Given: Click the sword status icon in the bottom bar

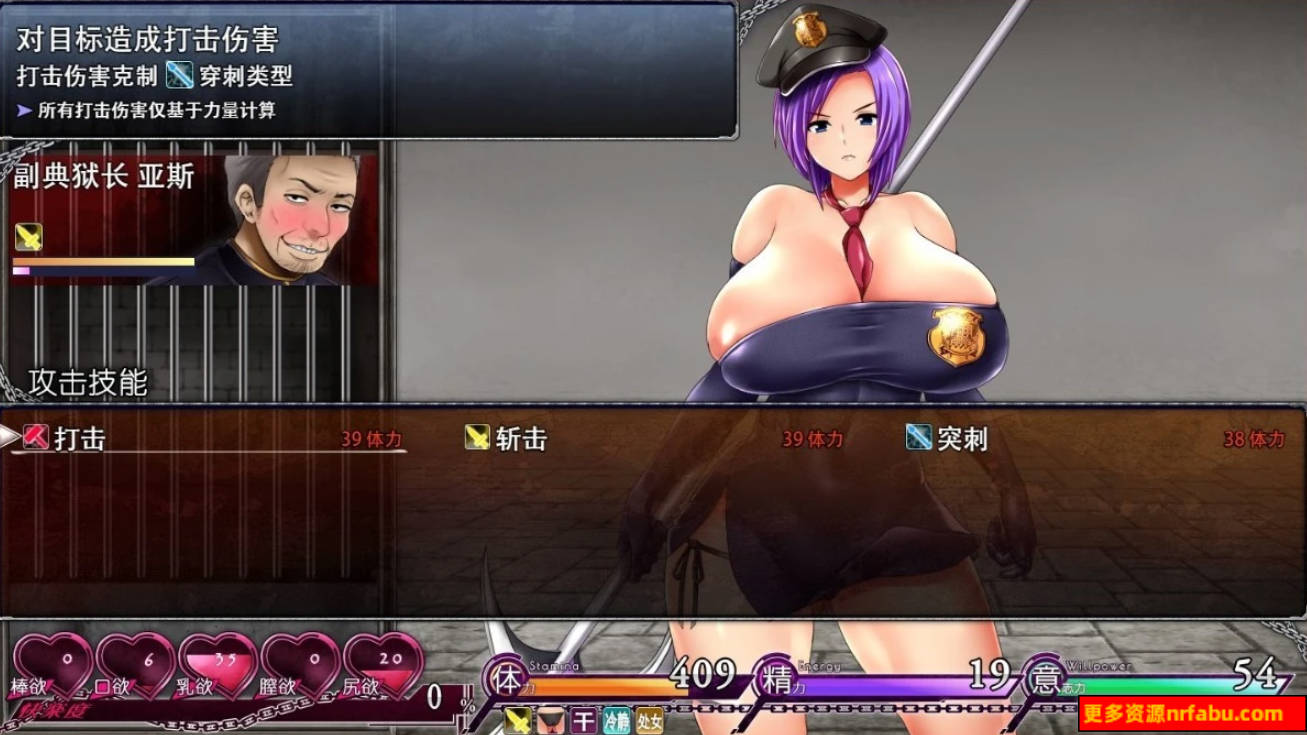Looking at the screenshot, I should tap(518, 720).
